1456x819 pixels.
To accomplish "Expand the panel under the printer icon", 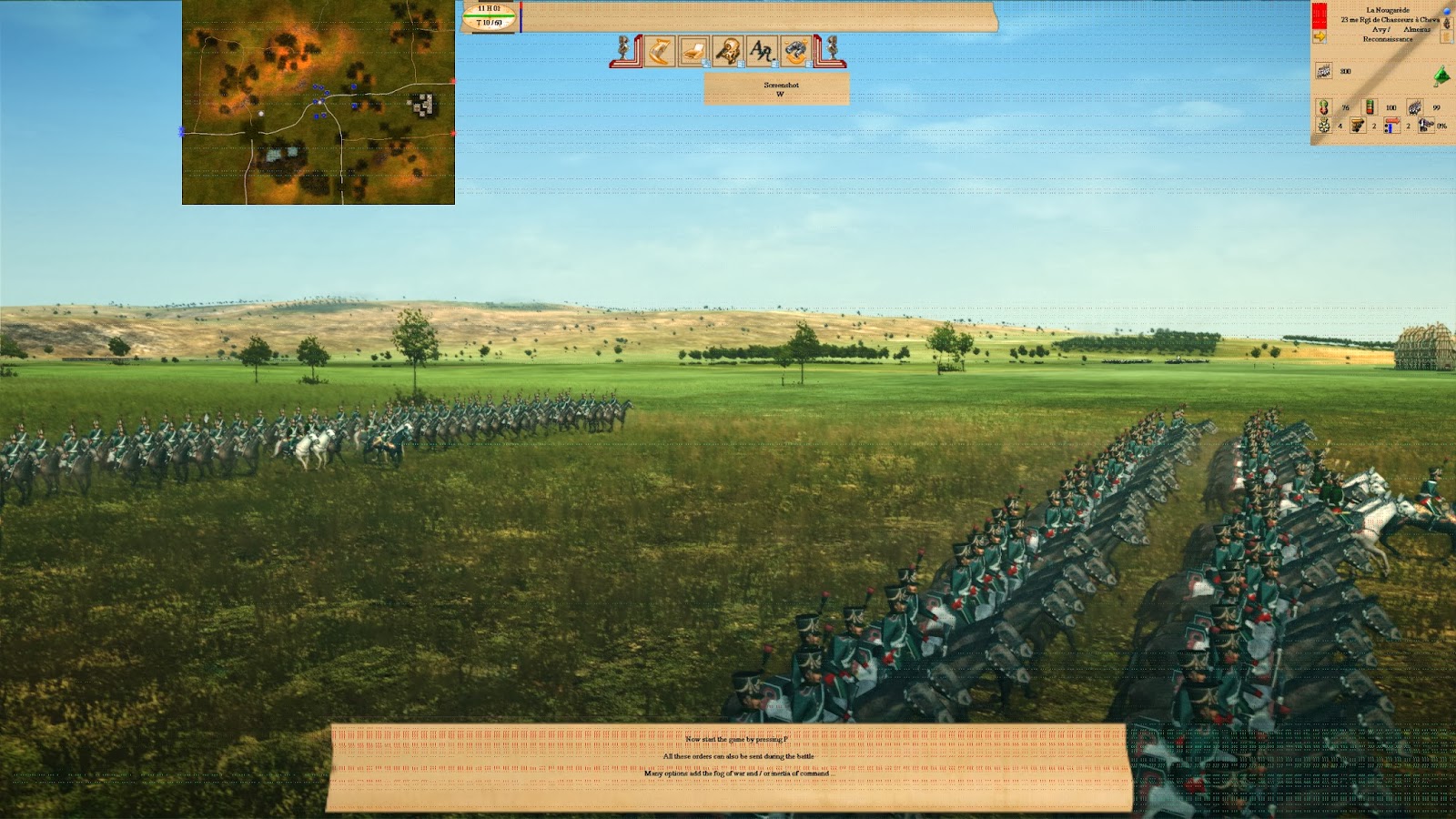I will [706, 64].
